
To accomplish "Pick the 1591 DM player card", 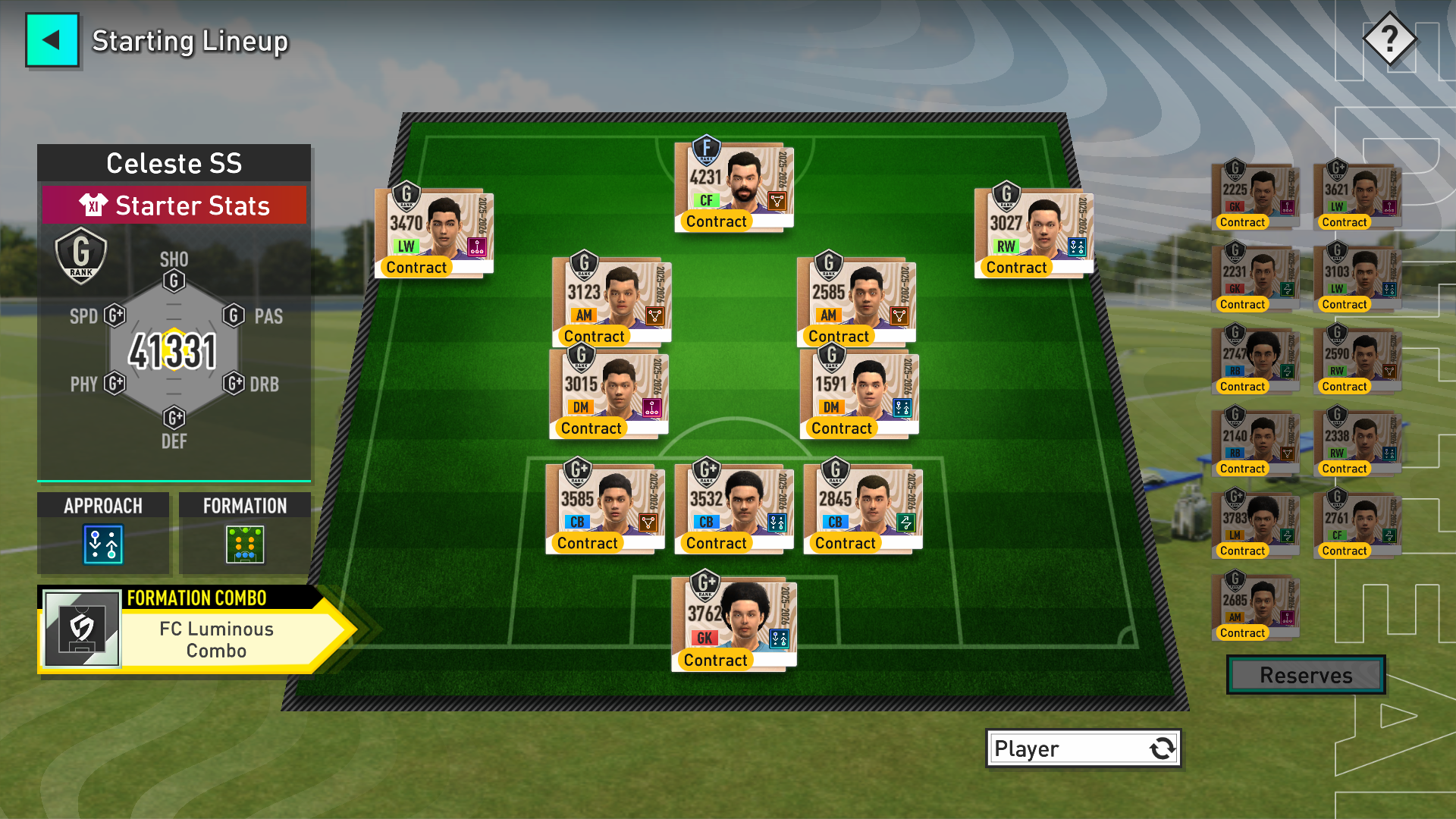I will tap(859, 394).
